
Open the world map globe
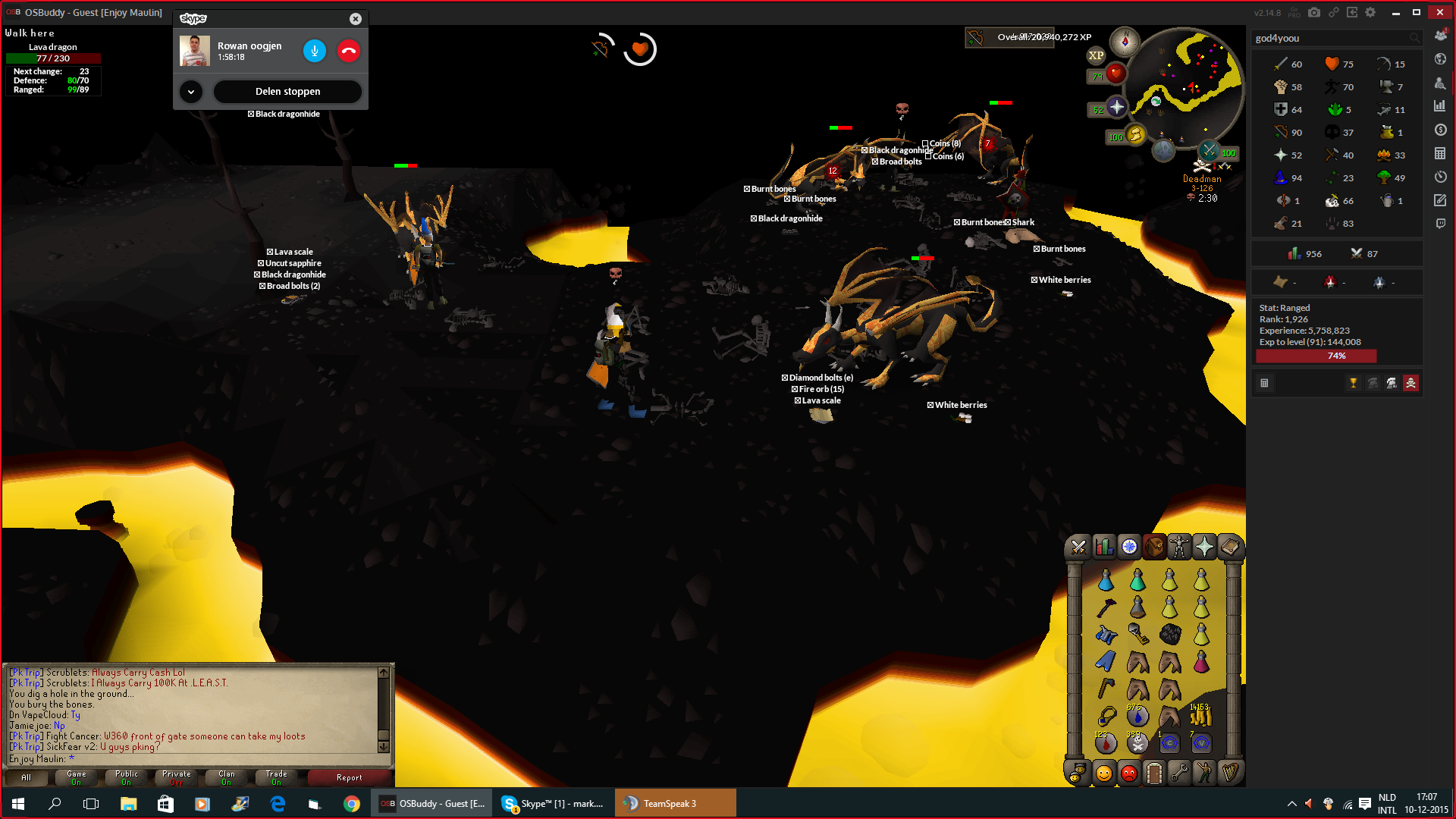pyautogui.click(x=1163, y=150)
